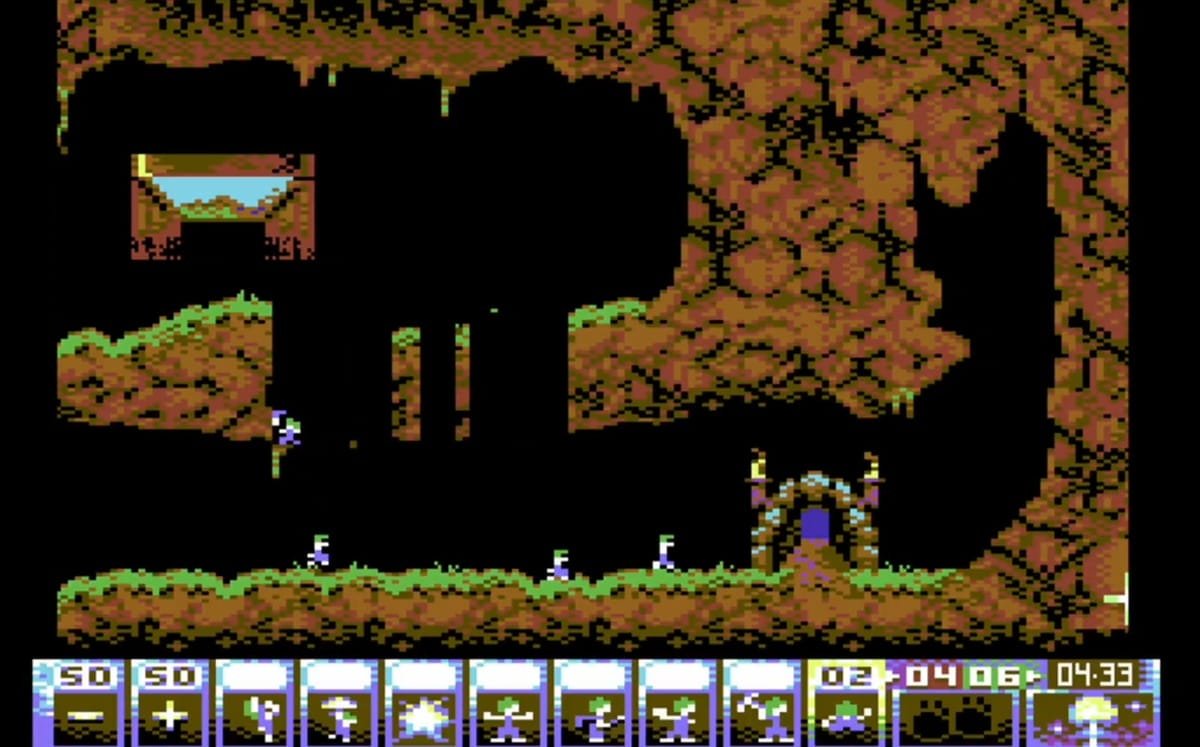
Task: Select the Climber skill icon
Action: (x=254, y=703)
